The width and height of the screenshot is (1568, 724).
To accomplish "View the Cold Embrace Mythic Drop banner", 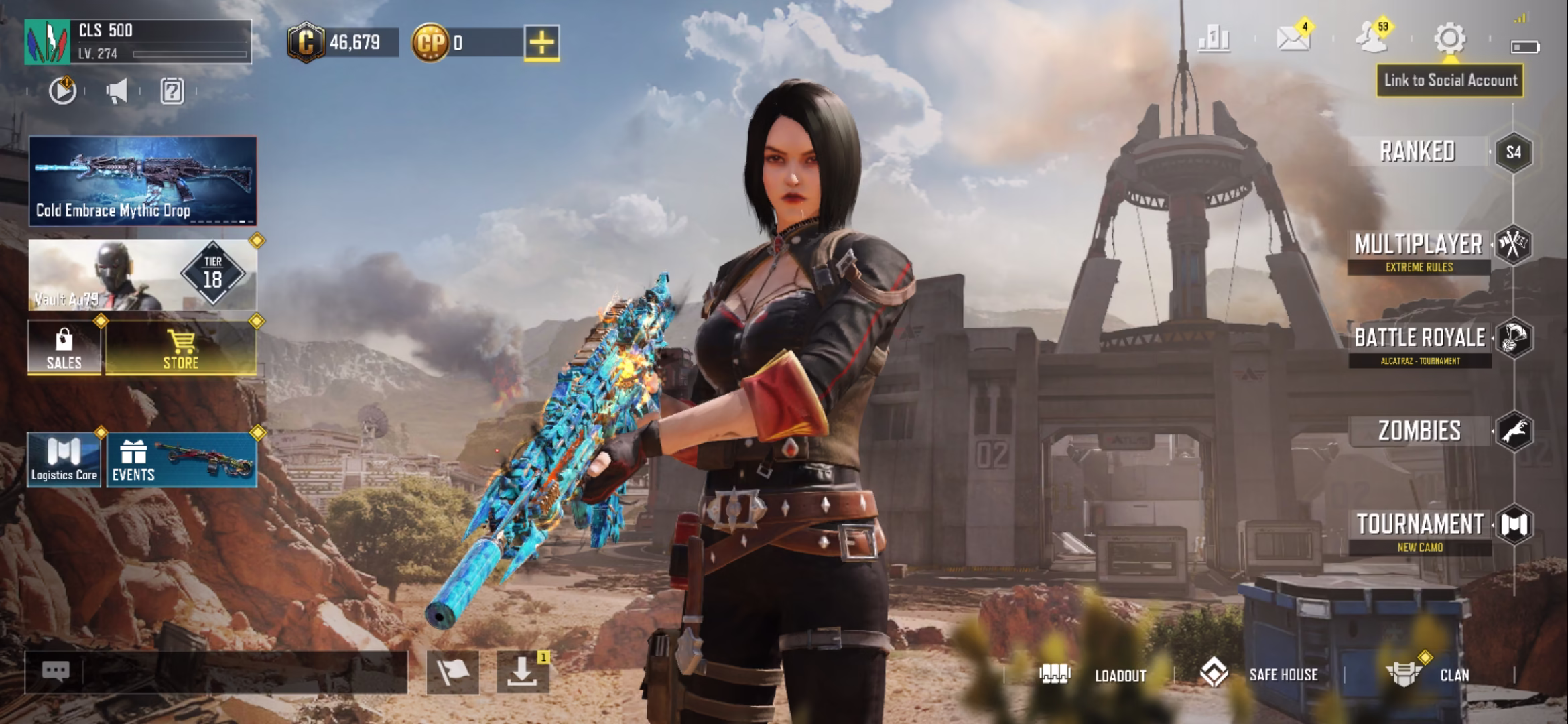I will click(143, 181).
